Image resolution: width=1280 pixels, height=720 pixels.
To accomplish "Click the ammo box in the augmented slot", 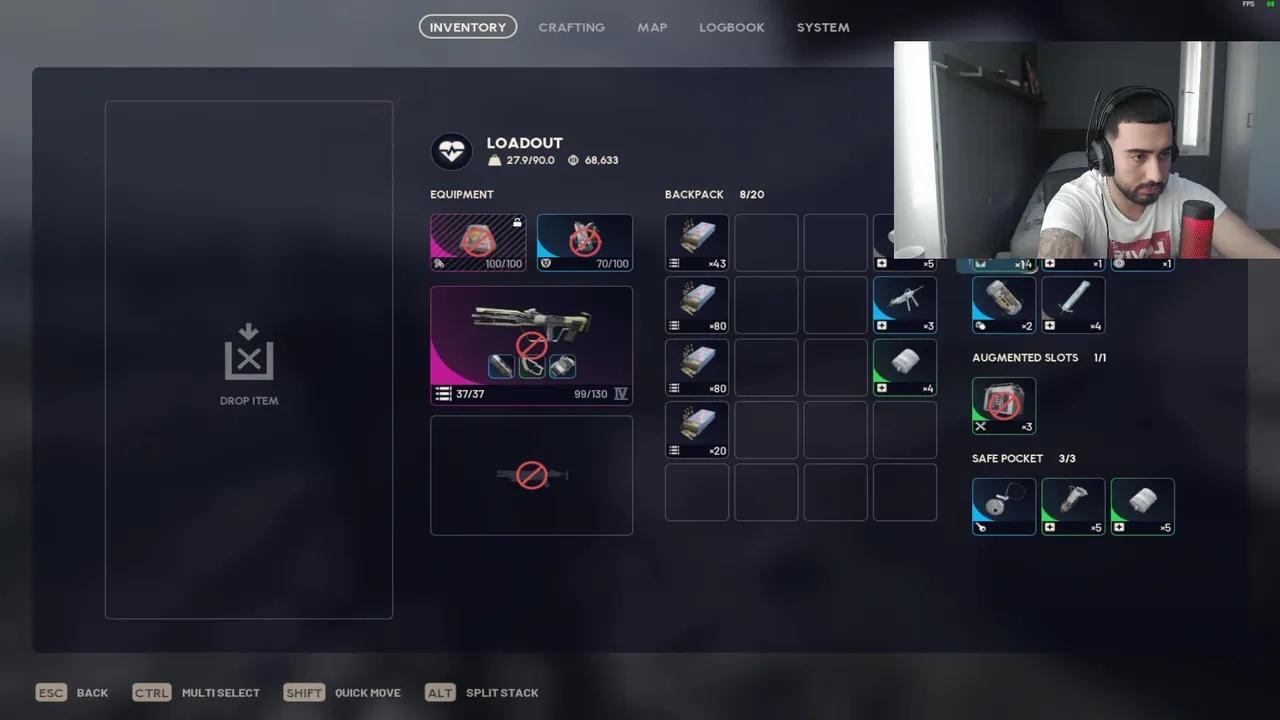I will coord(1003,405).
